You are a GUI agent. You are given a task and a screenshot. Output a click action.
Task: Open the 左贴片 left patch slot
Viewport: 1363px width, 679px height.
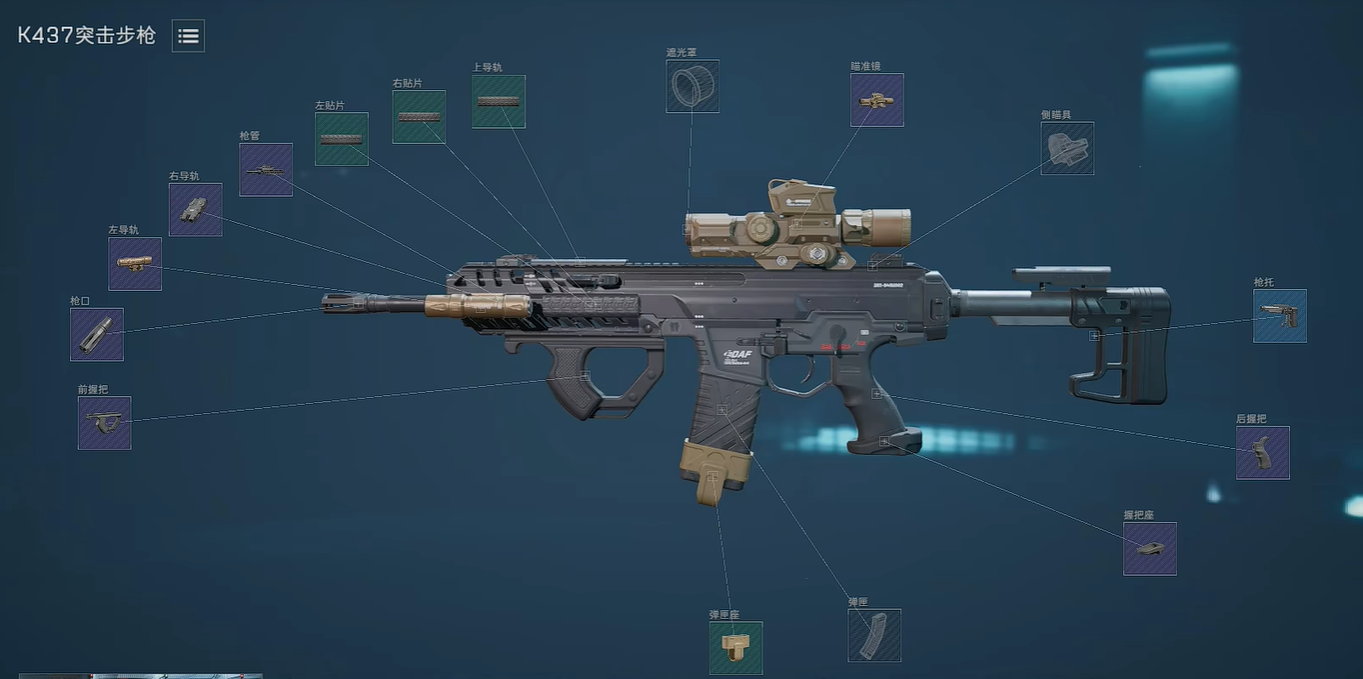pyautogui.click(x=342, y=139)
